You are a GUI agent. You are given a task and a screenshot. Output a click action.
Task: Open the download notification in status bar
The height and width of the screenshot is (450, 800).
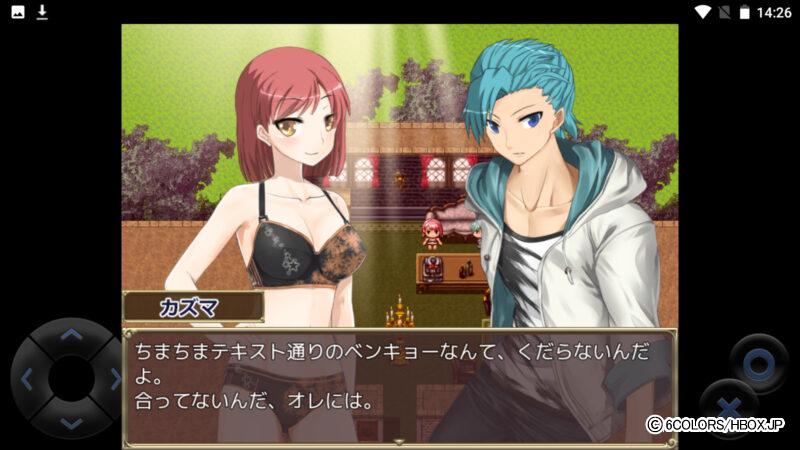[x=42, y=12]
